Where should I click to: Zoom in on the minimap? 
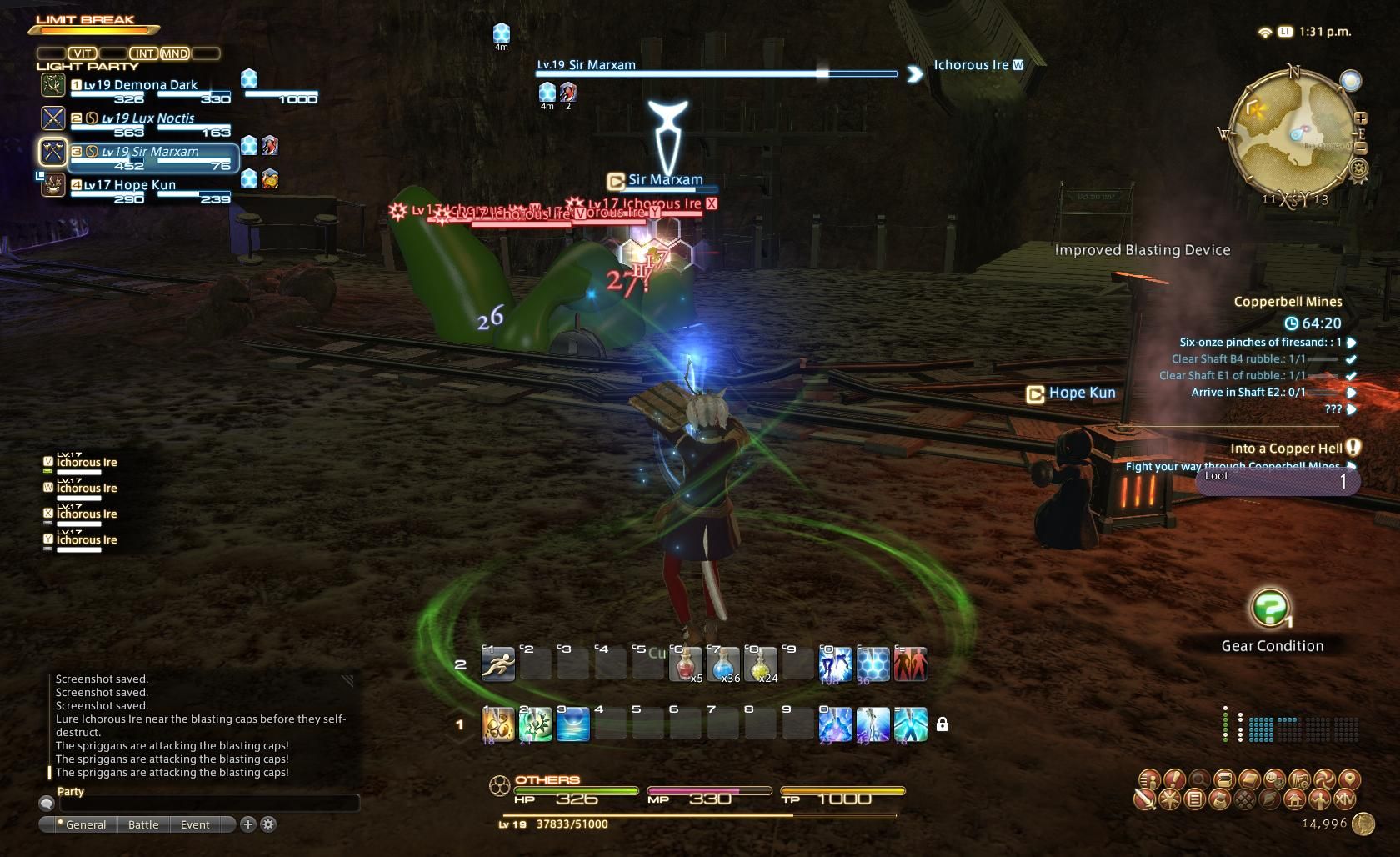tap(1360, 118)
